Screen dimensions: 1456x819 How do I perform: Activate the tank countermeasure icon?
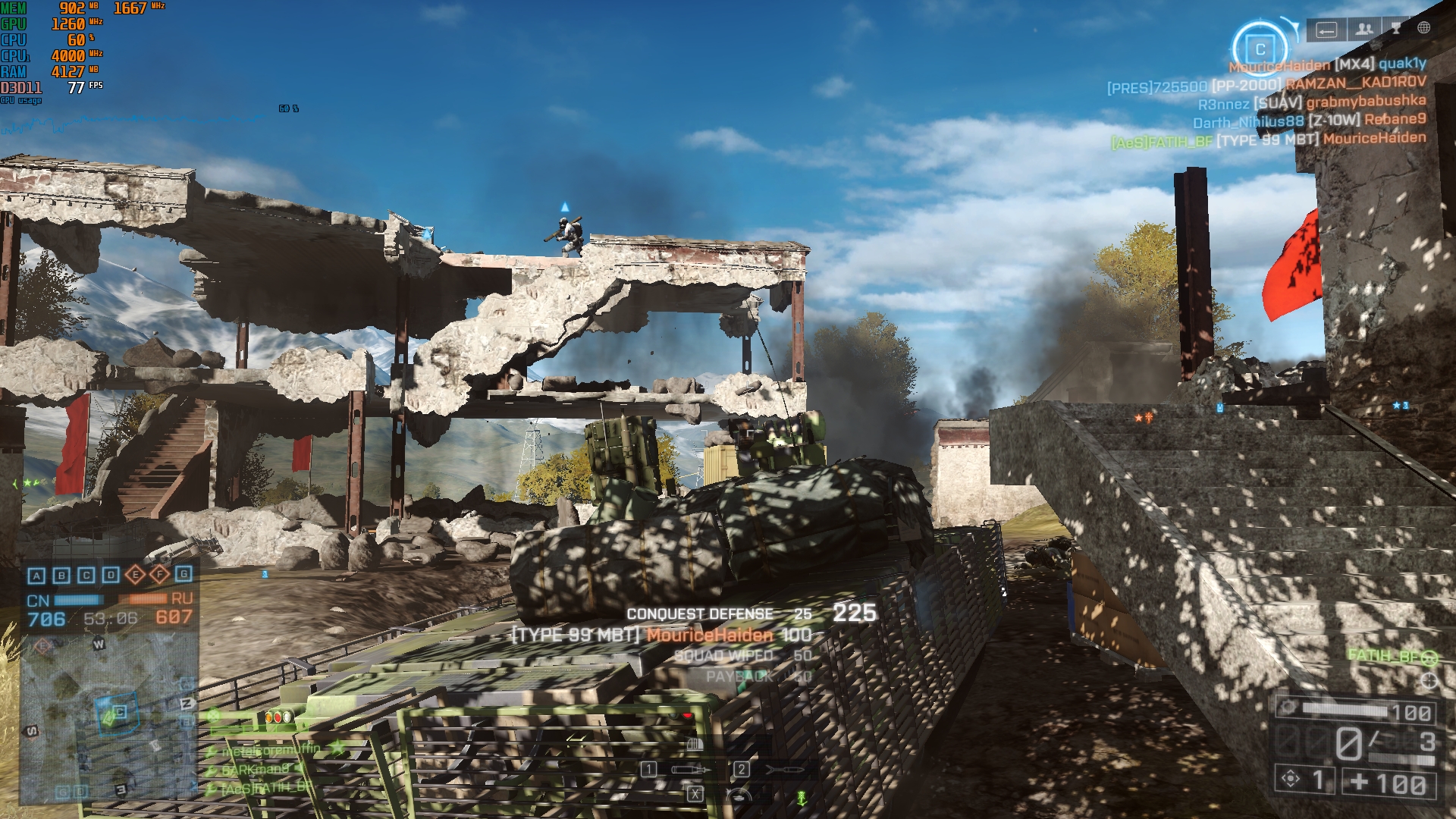pyautogui.click(x=737, y=795)
